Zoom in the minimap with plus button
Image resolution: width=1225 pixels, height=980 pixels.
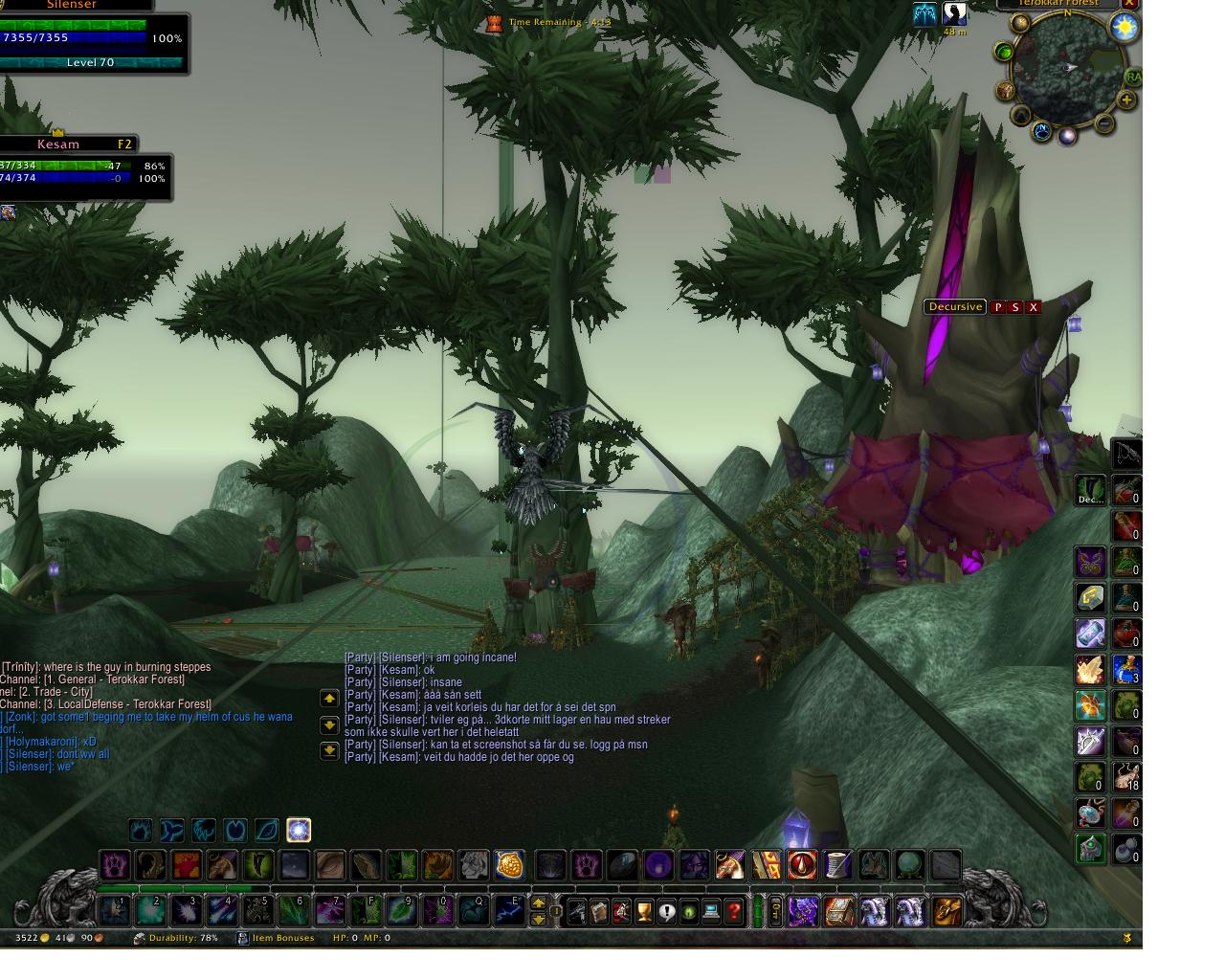(1126, 100)
